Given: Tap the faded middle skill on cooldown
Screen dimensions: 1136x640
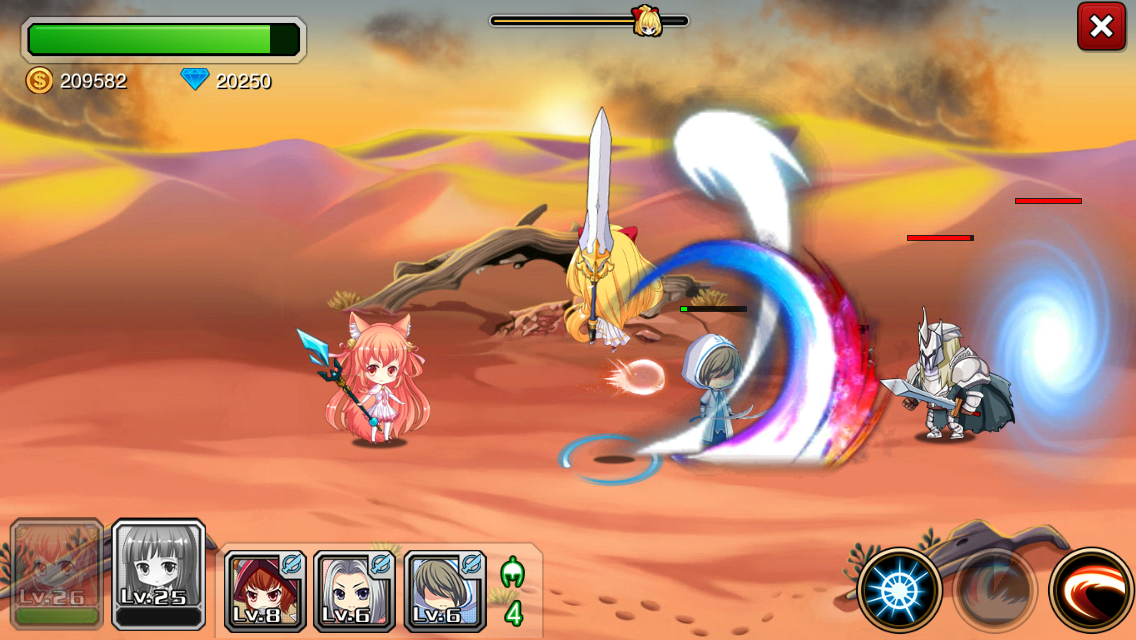Looking at the screenshot, I should click(x=994, y=590).
